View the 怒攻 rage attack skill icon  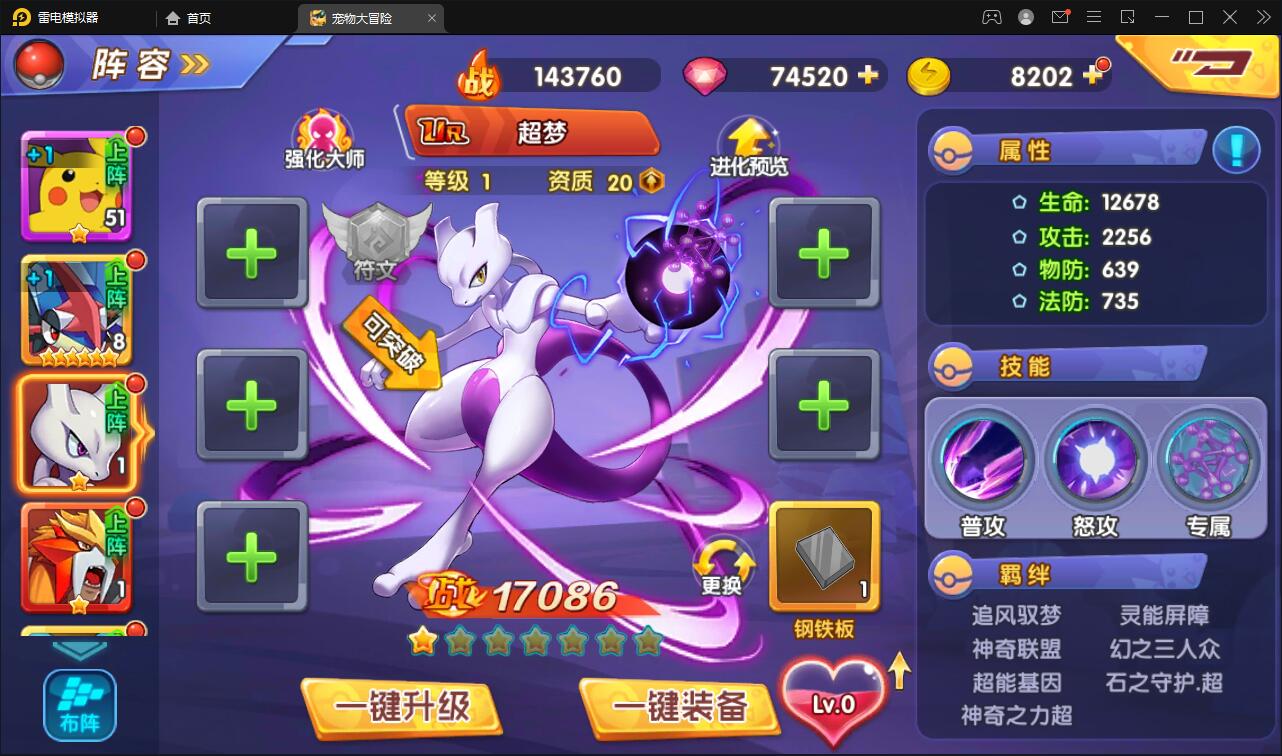(x=1096, y=459)
